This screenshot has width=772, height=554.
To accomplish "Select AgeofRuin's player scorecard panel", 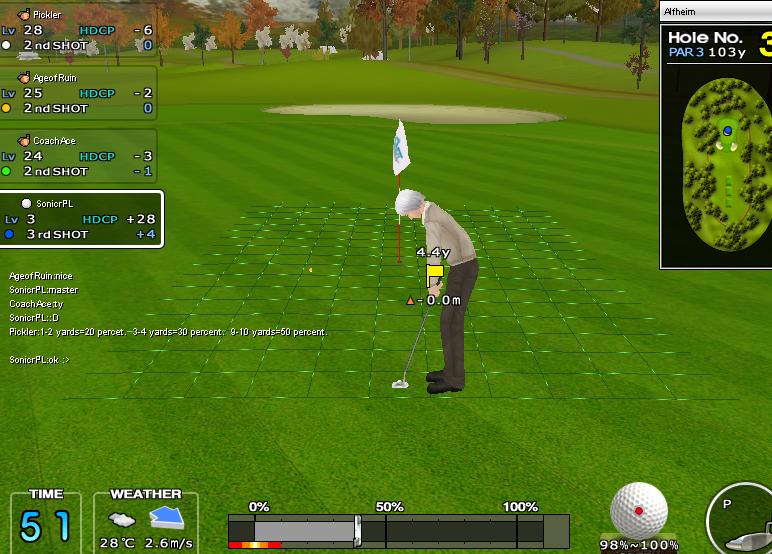I will point(78,93).
